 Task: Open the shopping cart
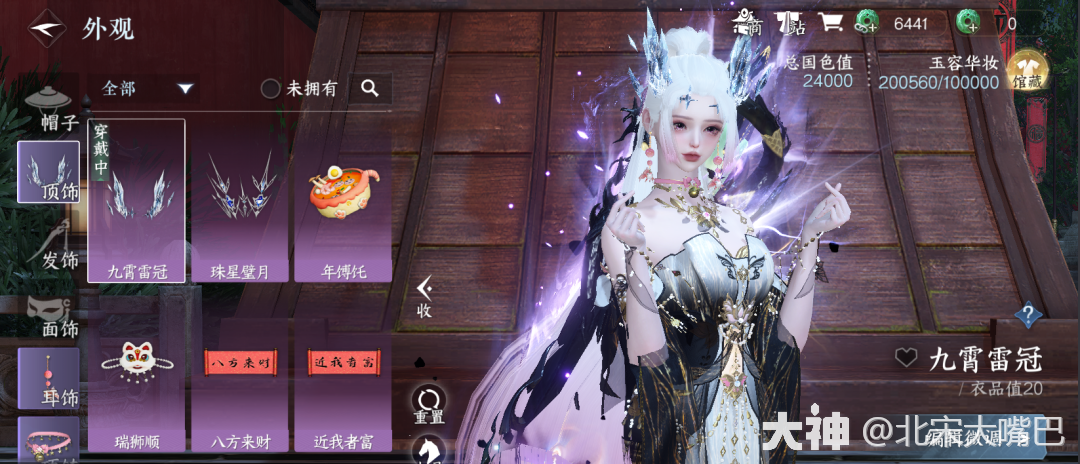(830, 22)
